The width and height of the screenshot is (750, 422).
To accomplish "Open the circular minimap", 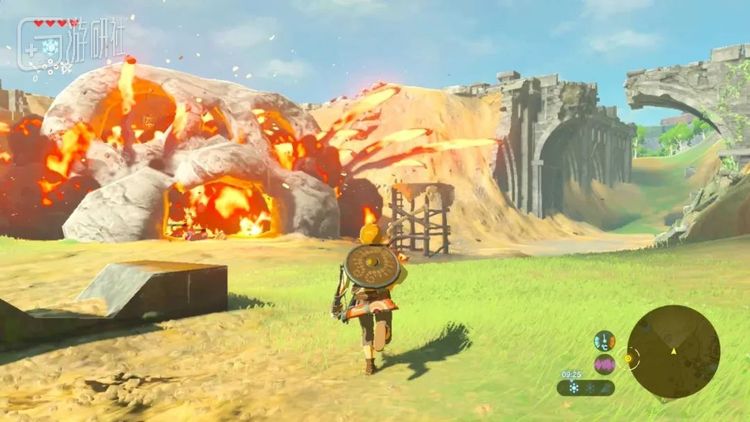I will click(673, 351).
